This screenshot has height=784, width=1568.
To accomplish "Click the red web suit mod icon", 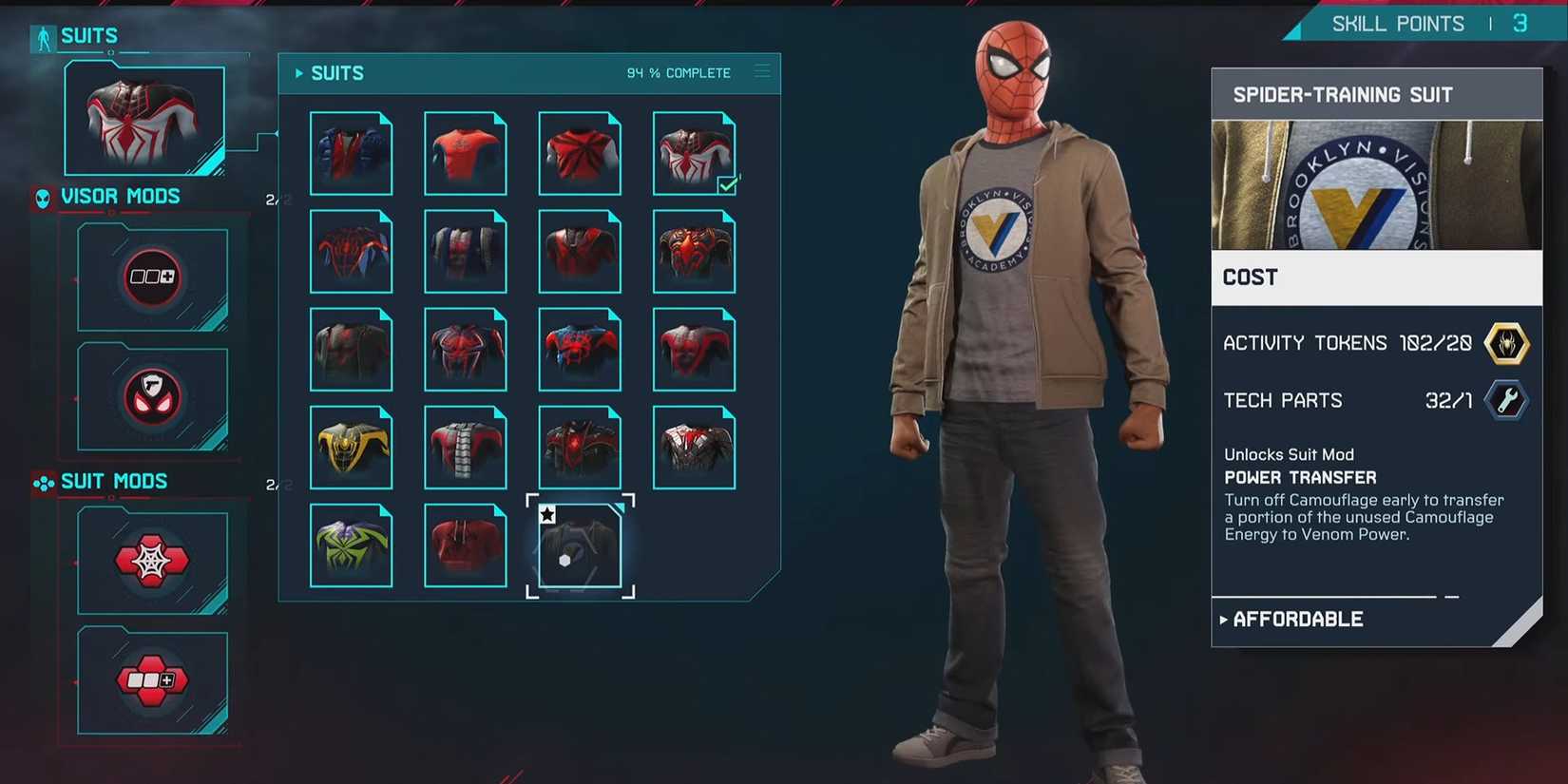I will point(152,562).
